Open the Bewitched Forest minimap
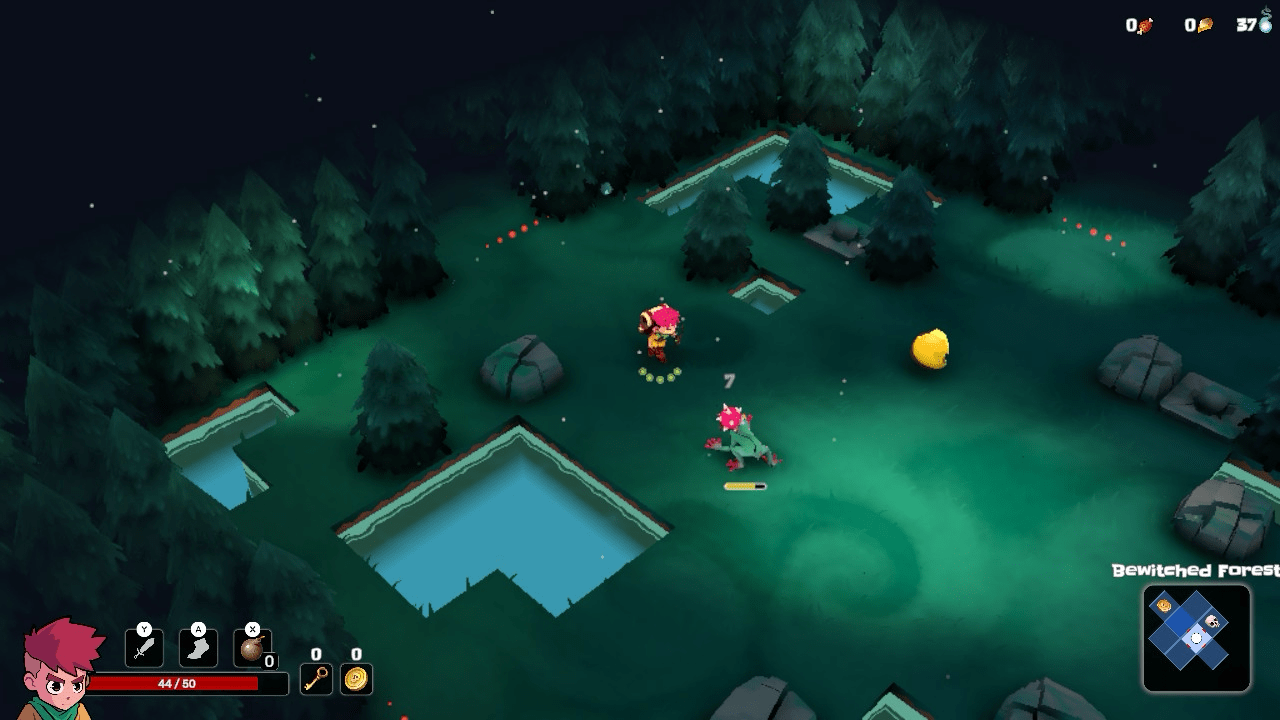This screenshot has height=720, width=1280. [1196, 638]
